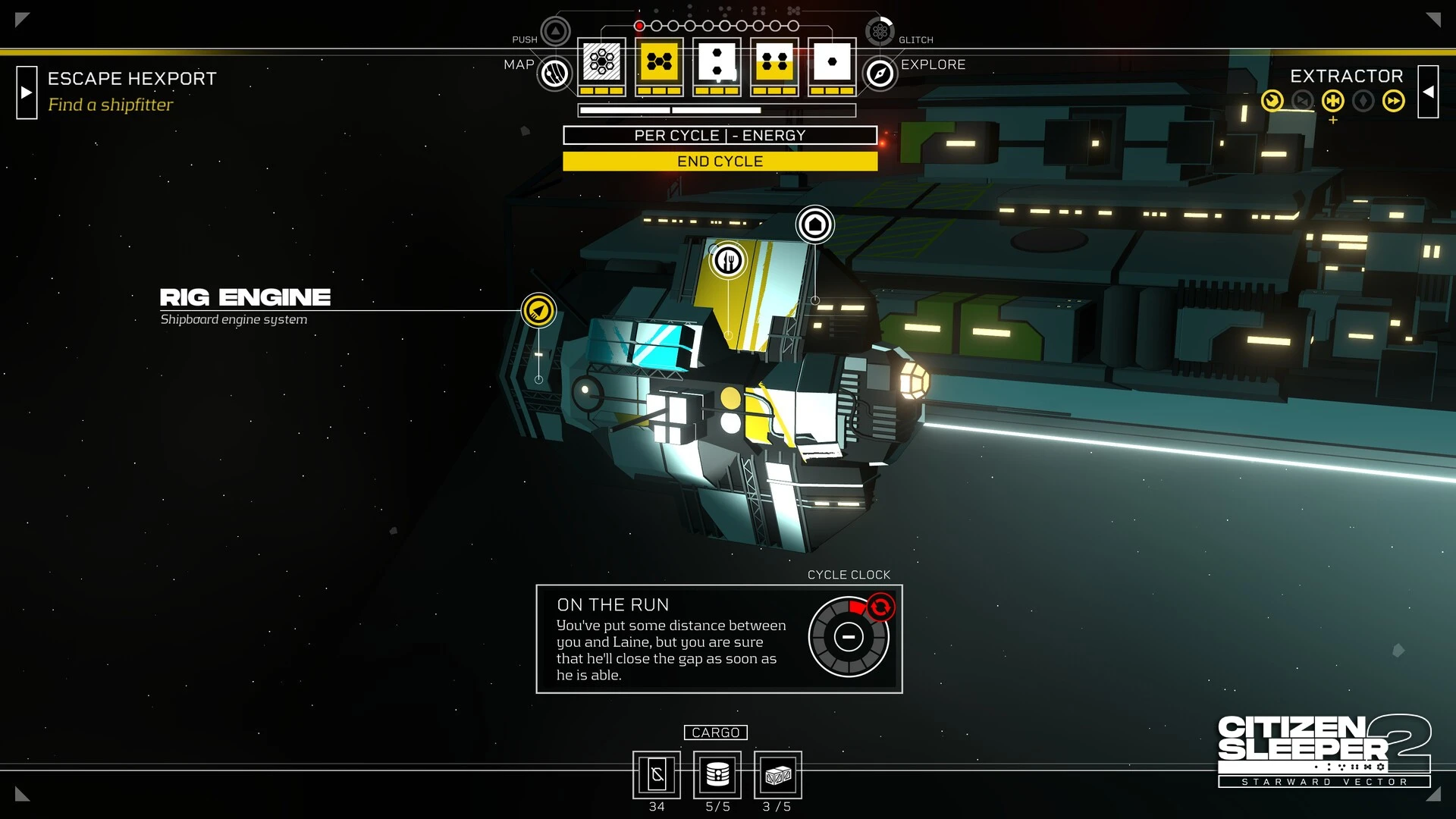Screen dimensions: 1456x819
Task: End the current cycle
Action: (720, 162)
